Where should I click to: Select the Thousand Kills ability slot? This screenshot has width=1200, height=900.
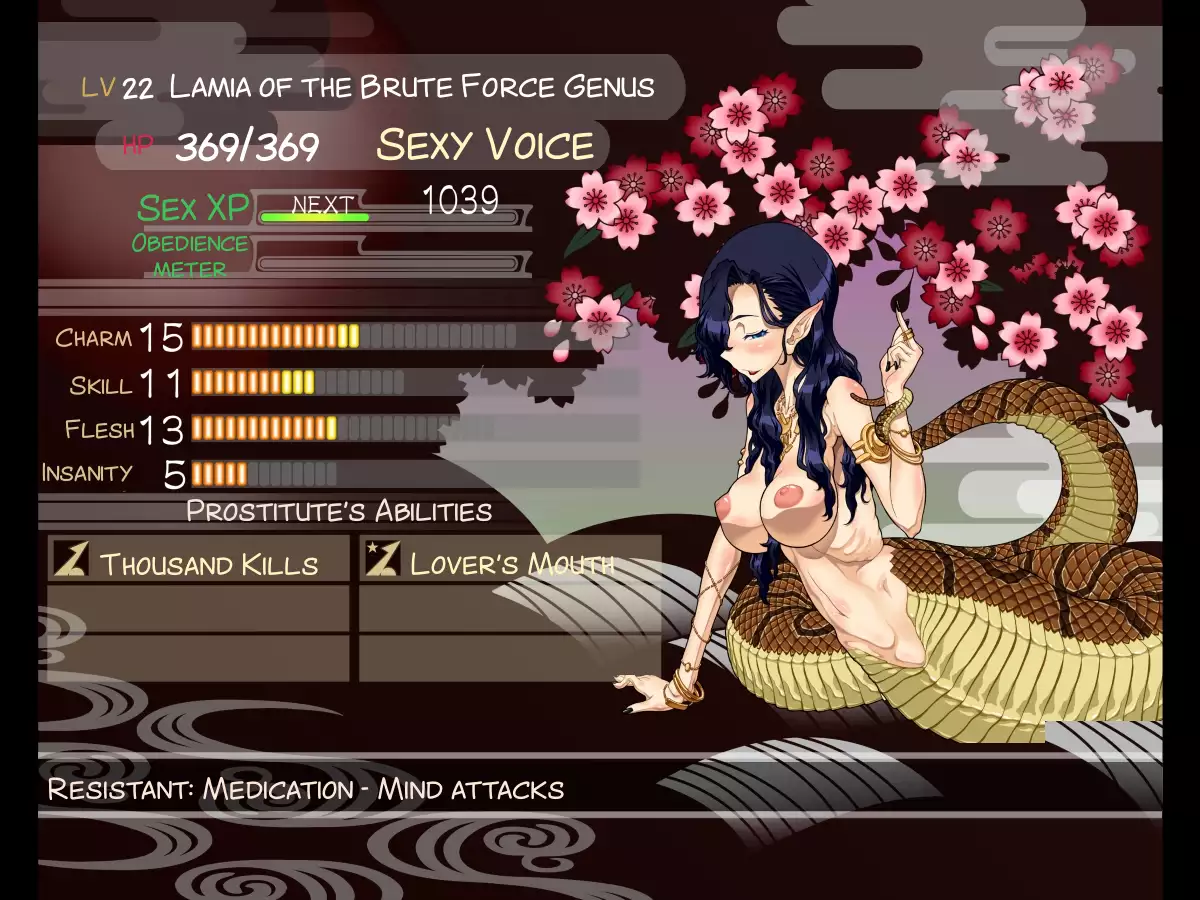click(198, 561)
